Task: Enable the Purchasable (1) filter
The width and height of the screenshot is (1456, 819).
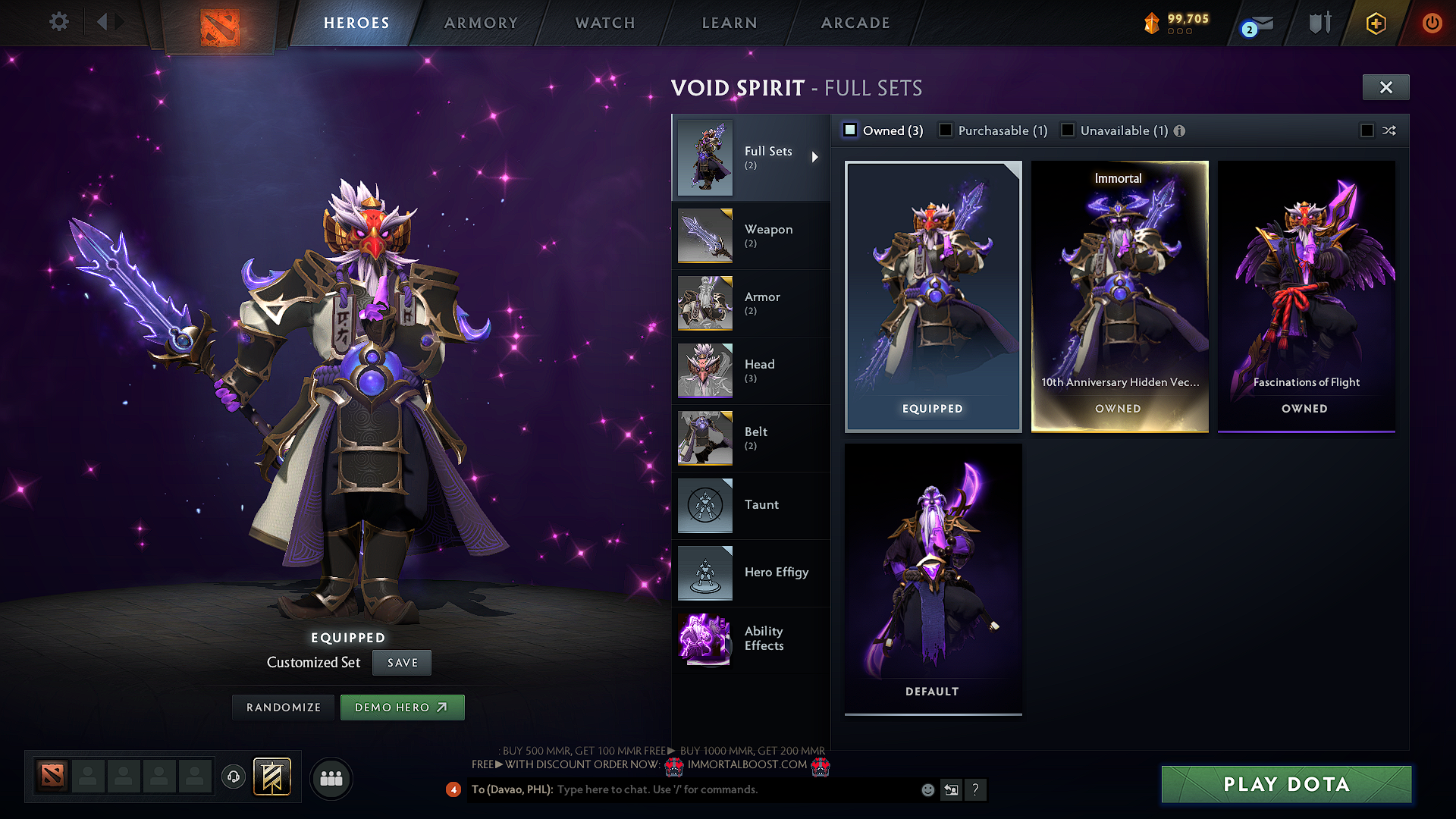Action: tap(945, 130)
